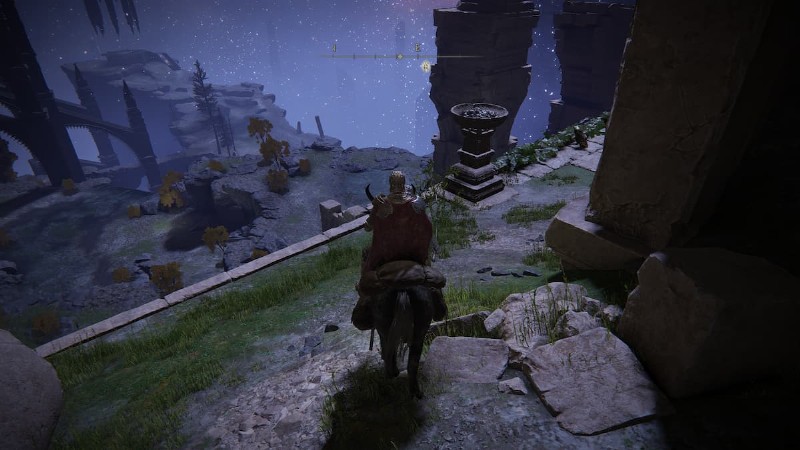Image resolution: width=800 pixels, height=450 pixels.
Task: Select the glowing golden marker below the compass
Action: click(x=426, y=67)
